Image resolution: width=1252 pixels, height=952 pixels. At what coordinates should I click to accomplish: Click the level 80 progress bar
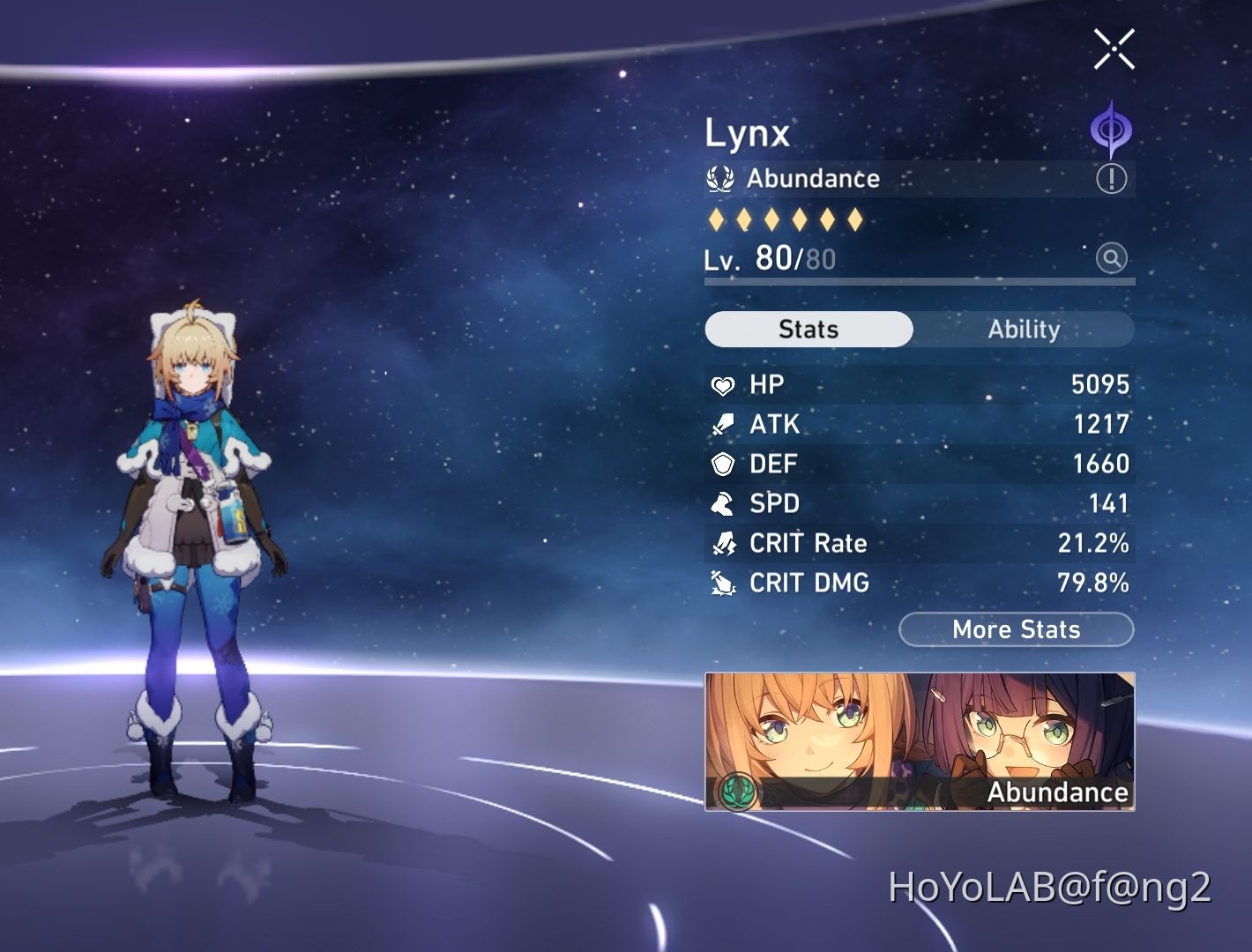917,281
